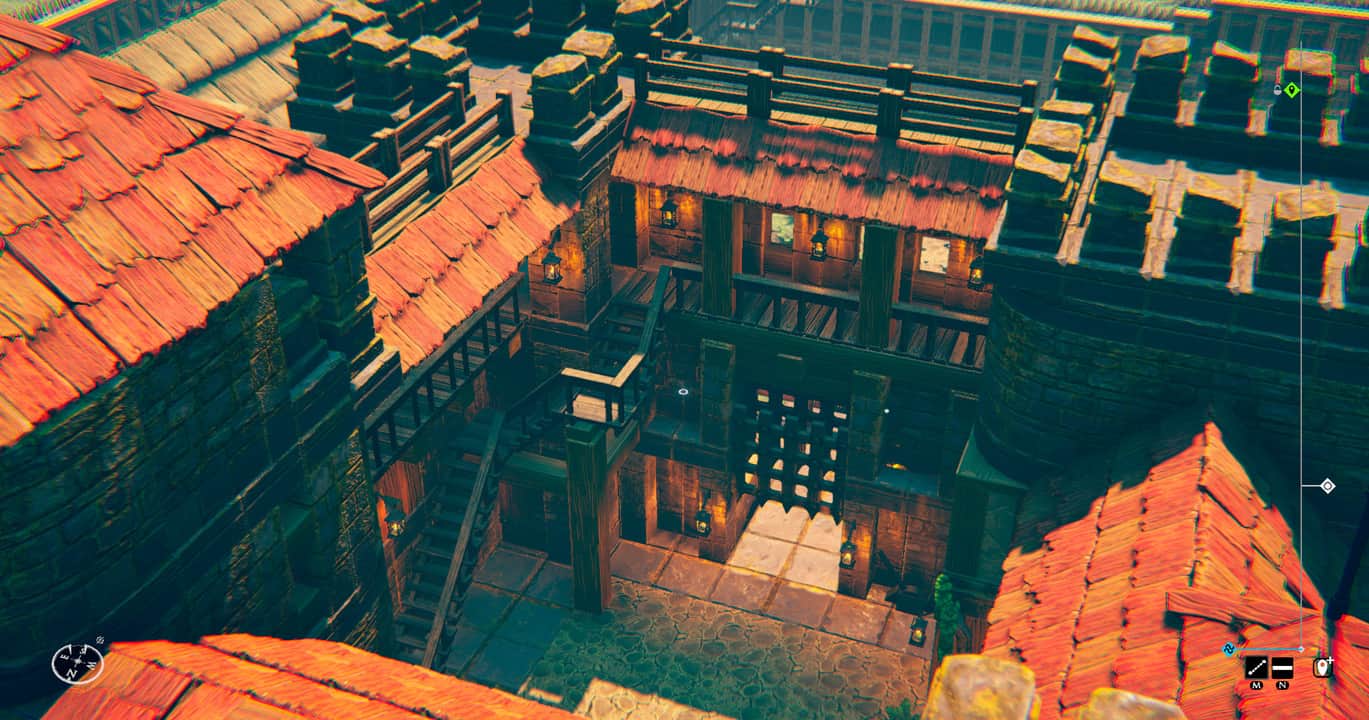Select the flatten line tool beside the ruler
This screenshot has height=720, width=1369.
1283,668
